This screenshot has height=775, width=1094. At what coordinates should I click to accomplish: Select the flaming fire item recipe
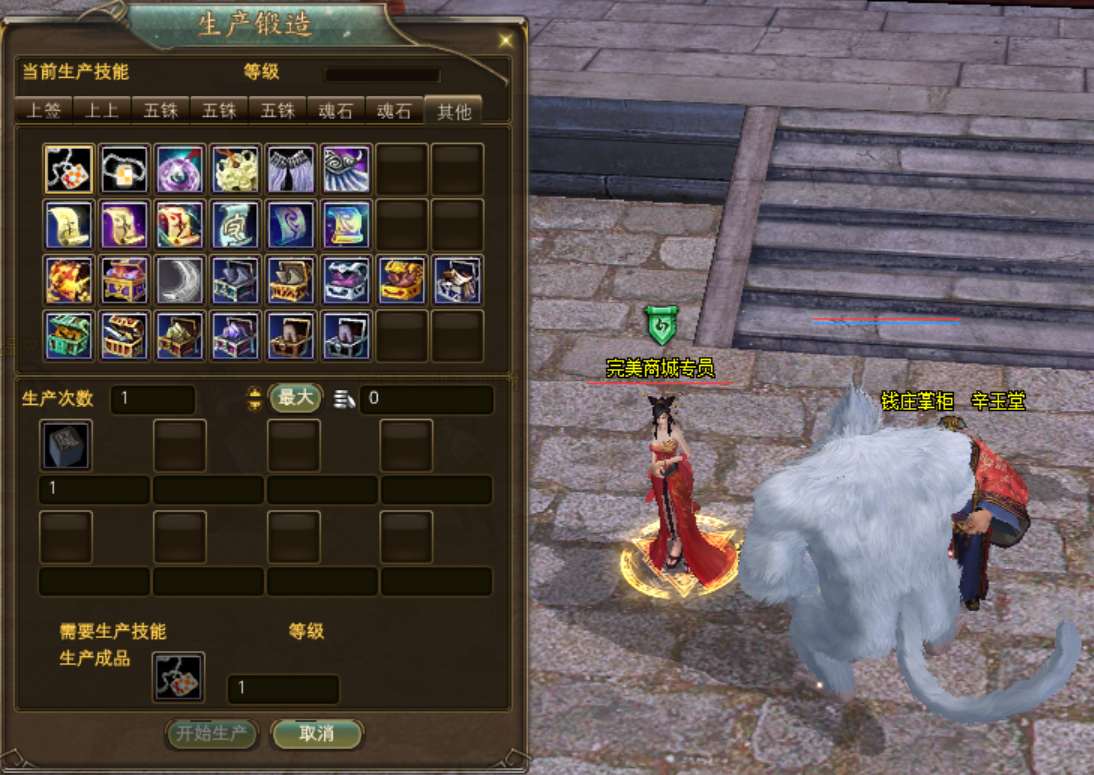point(69,280)
